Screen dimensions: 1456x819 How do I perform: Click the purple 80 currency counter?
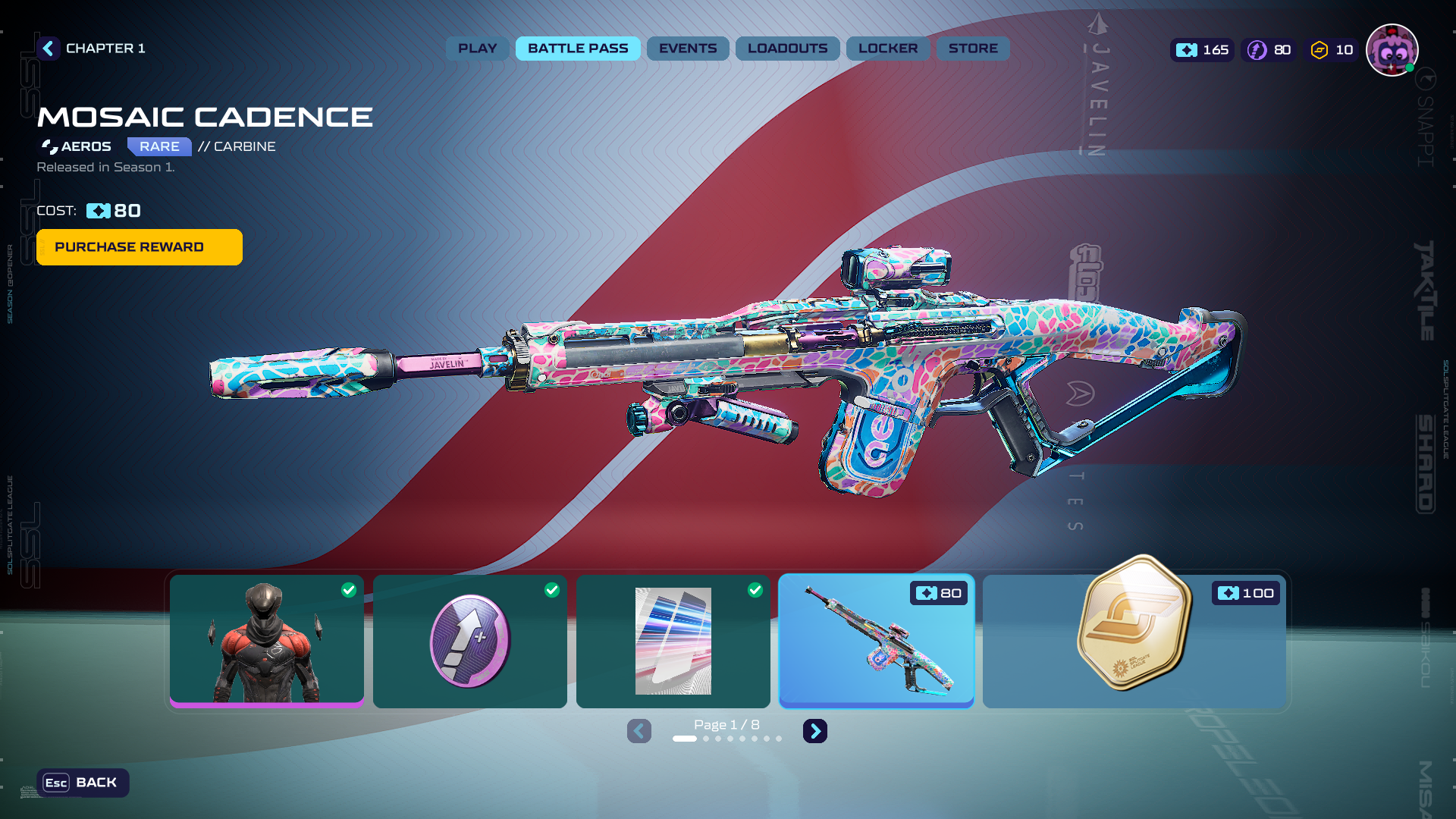point(1269,50)
